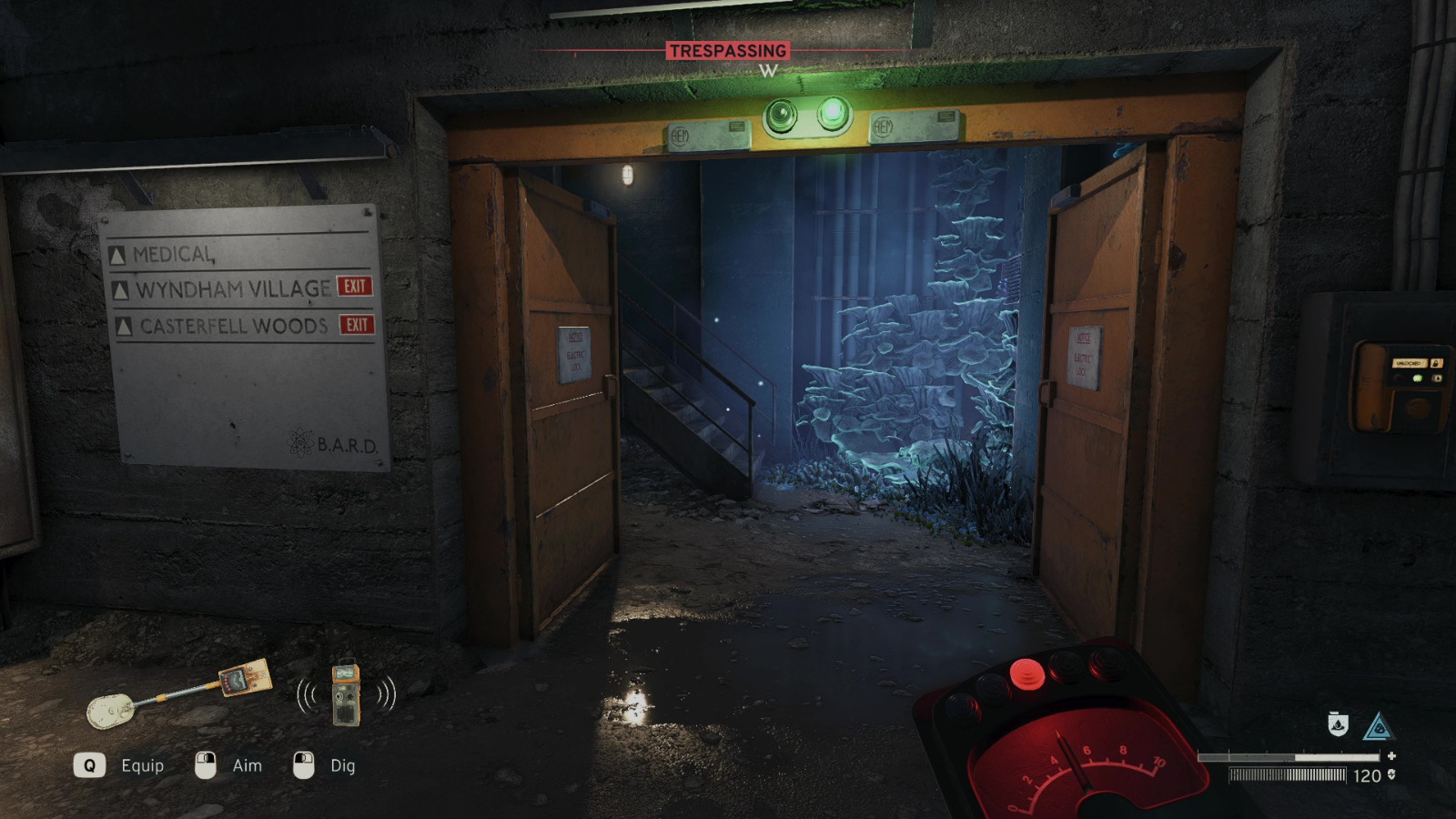
Task: Click the Q Equip key icon
Action: coord(88,765)
